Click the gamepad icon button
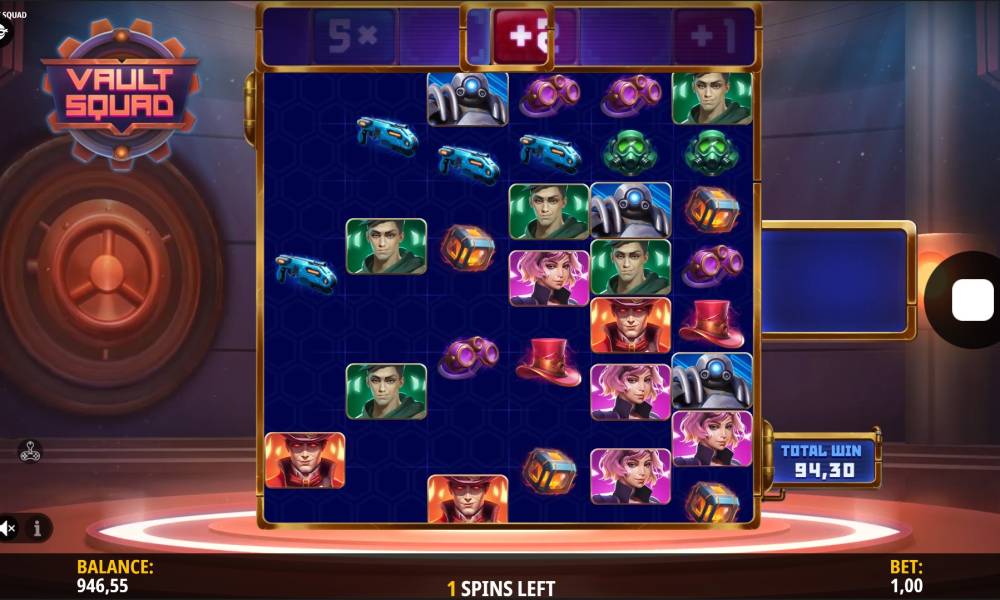Screen dimensions: 1000x600 (x=29, y=451)
